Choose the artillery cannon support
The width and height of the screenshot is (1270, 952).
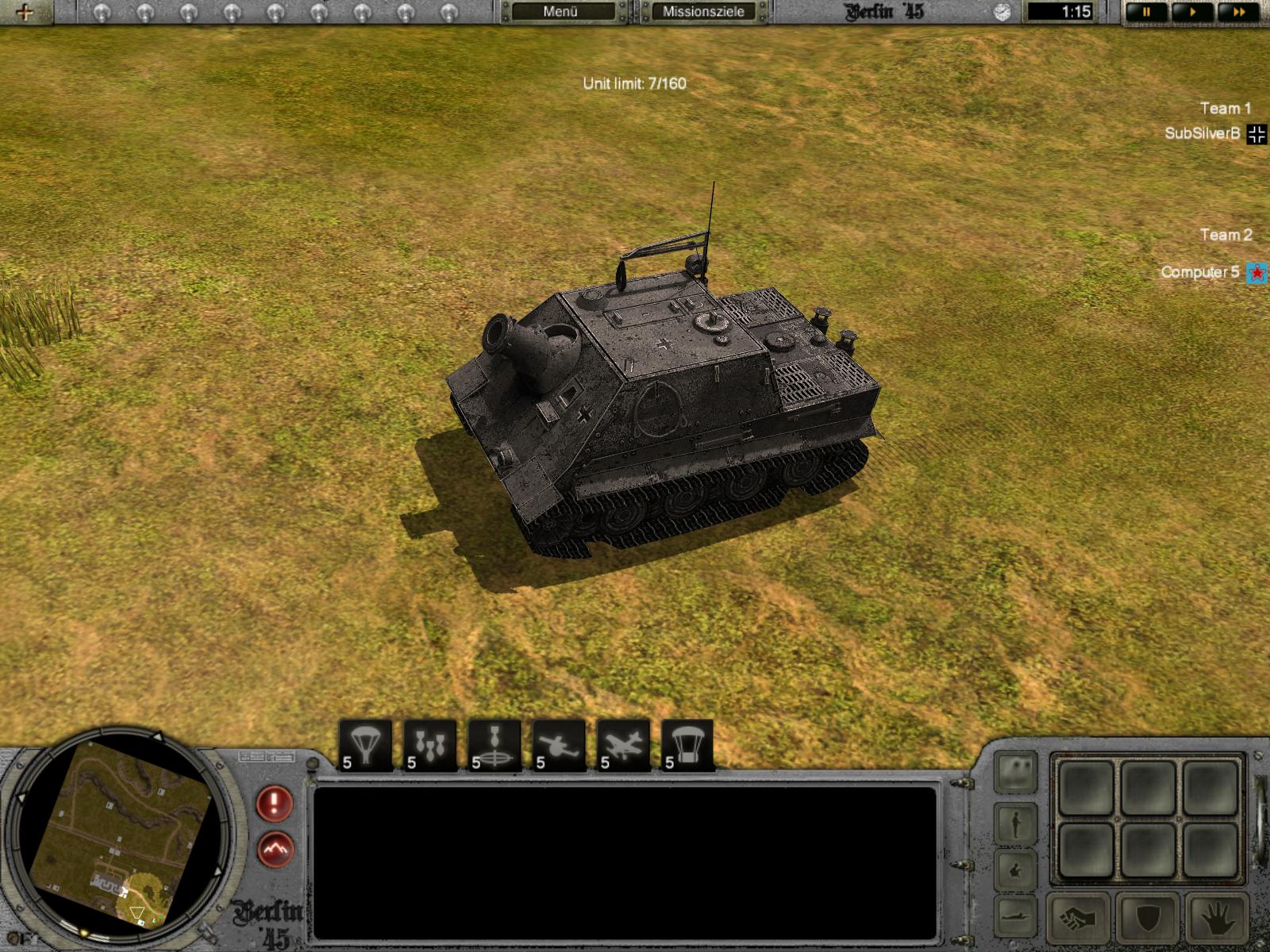click(x=559, y=746)
